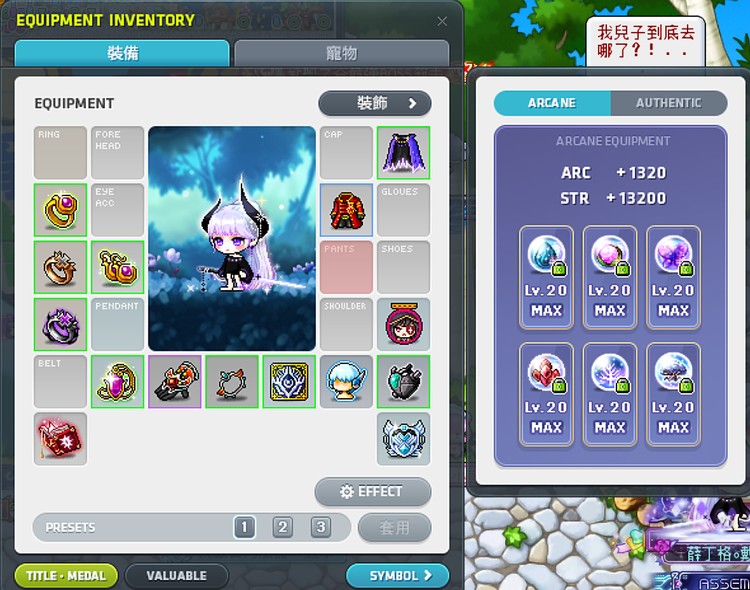Click the red spellbook item slot
The image size is (750, 590).
[x=60, y=439]
